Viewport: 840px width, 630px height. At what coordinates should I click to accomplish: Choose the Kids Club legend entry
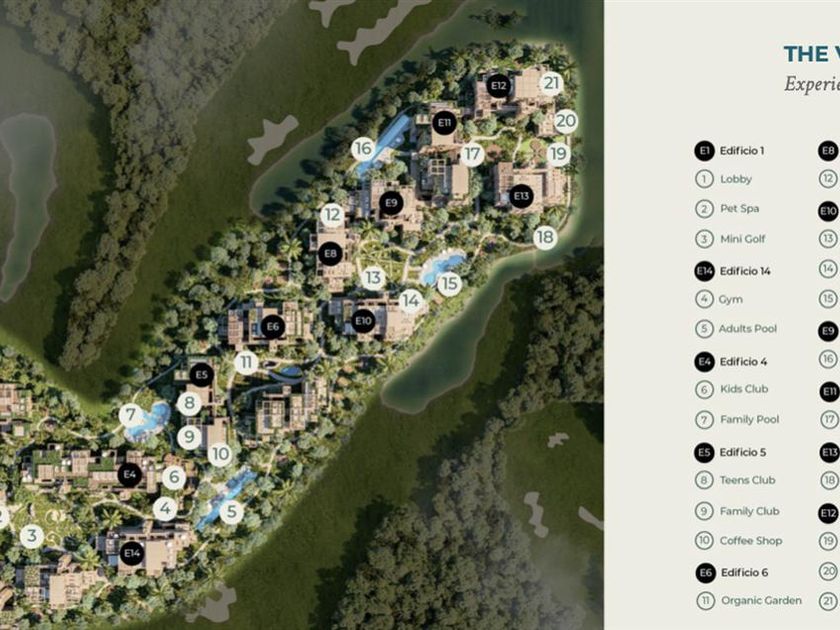(743, 389)
